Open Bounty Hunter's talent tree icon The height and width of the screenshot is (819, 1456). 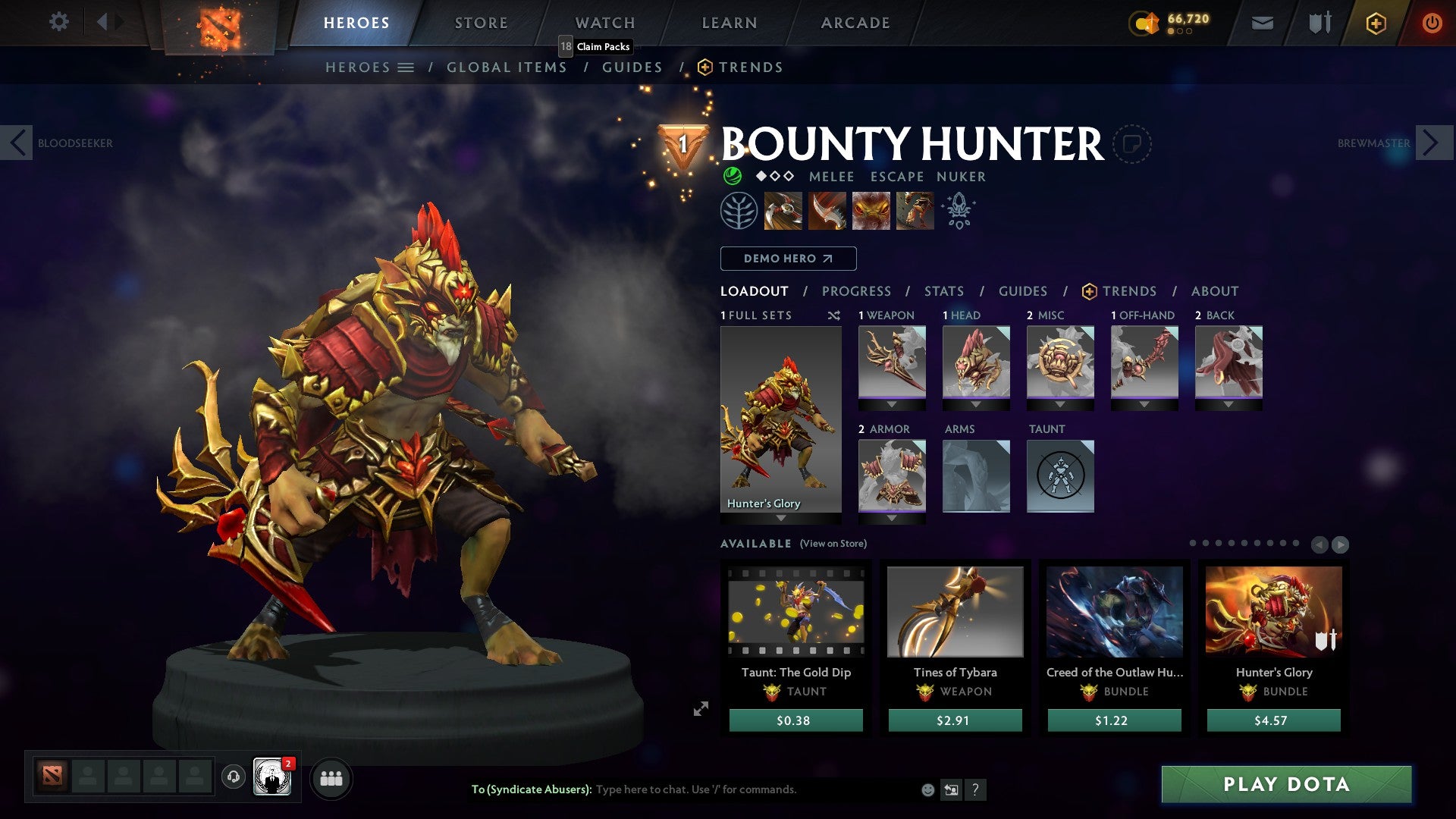point(738,211)
